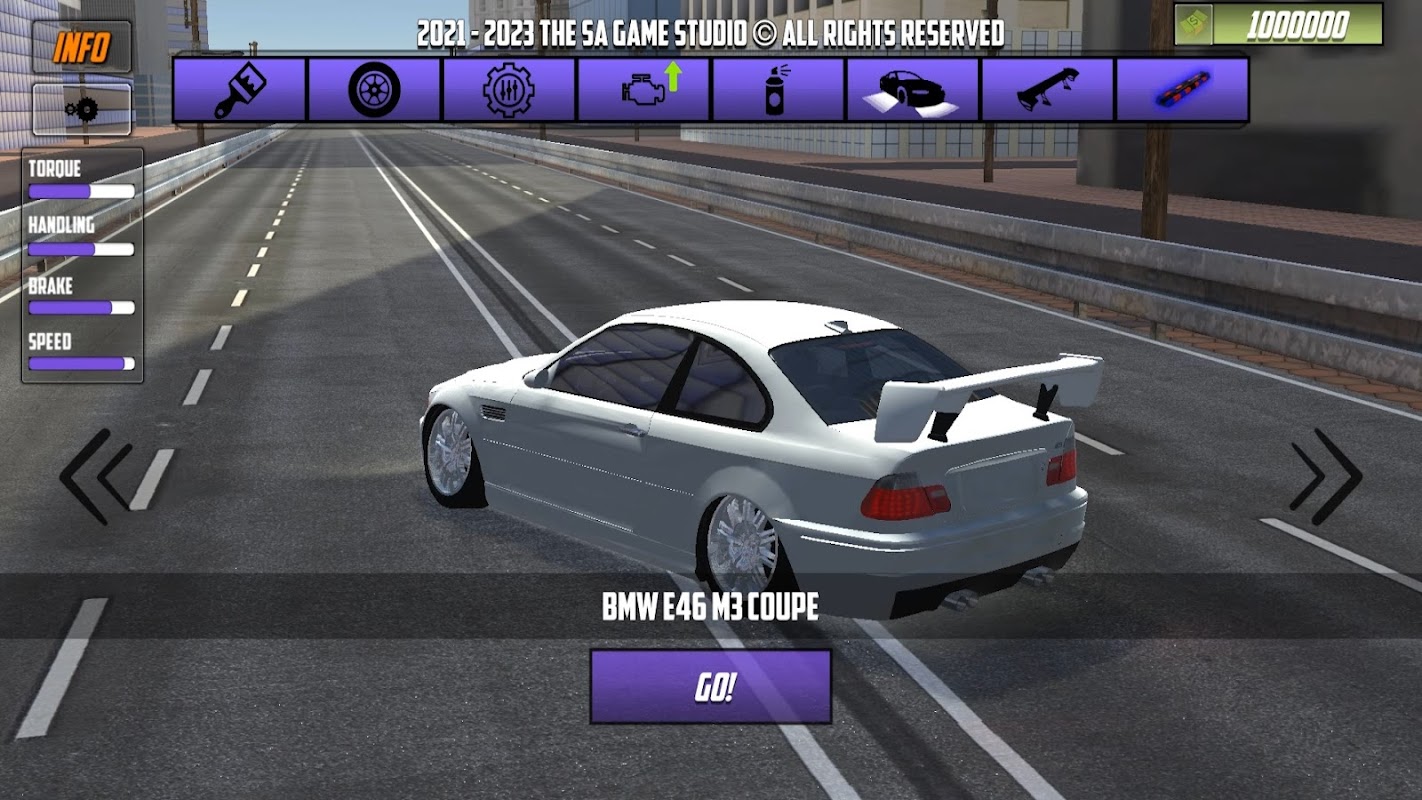1422x800 pixels.
Task: Open the wheel rim options
Action: point(374,90)
